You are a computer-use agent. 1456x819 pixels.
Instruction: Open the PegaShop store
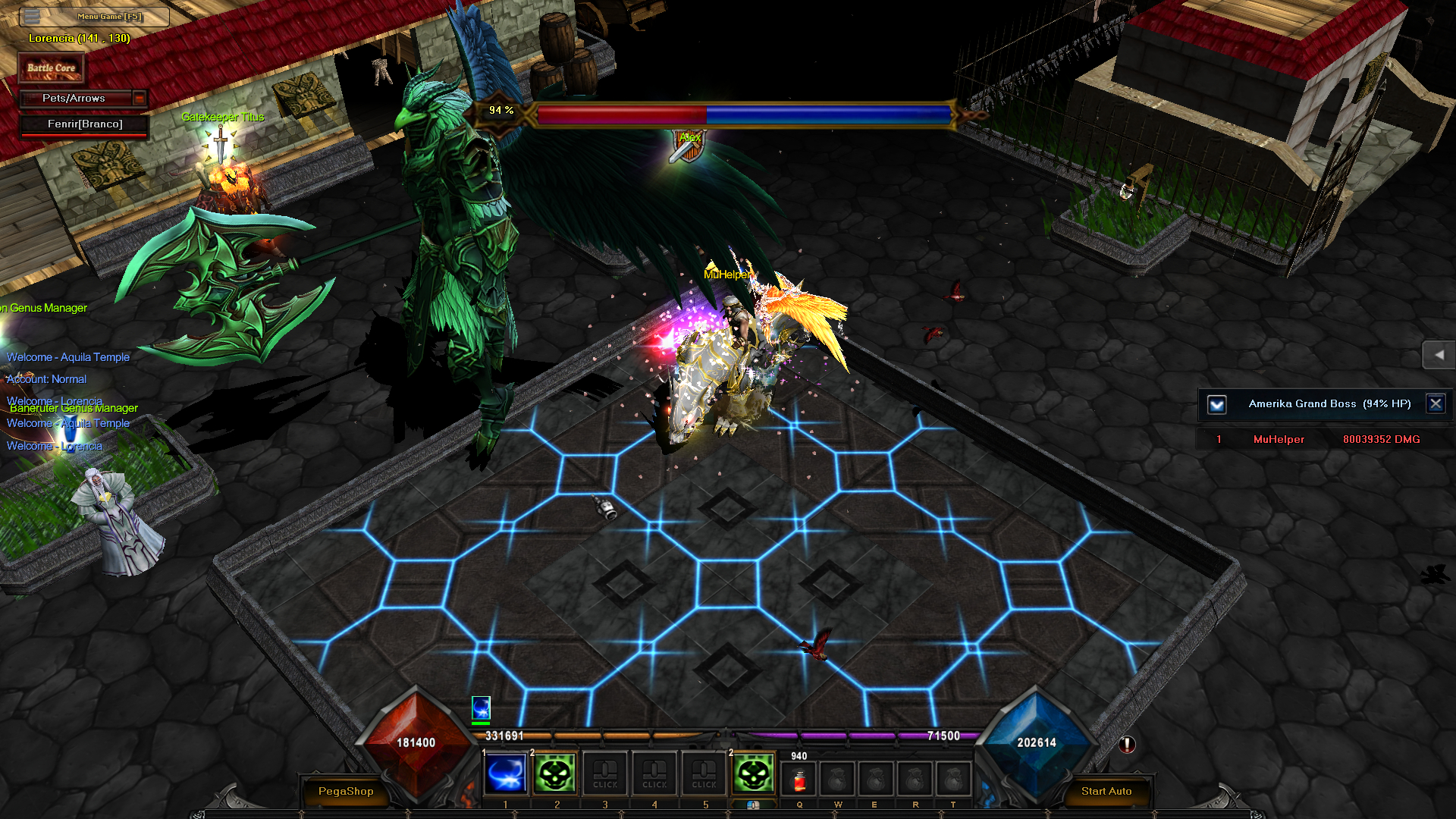[x=346, y=791]
